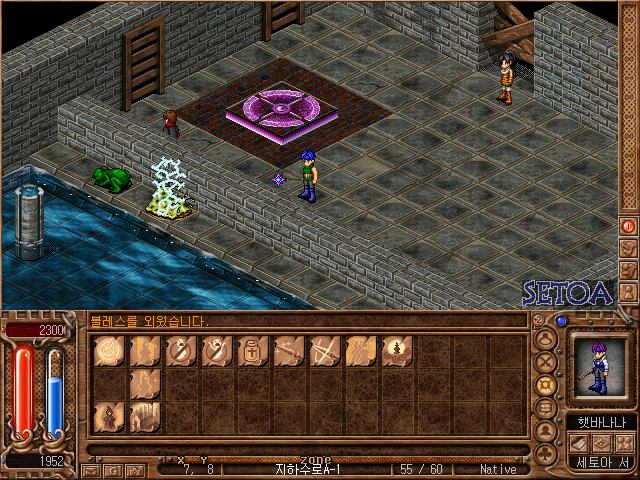Activate the crossed swords spell scroll

pos(325,351)
